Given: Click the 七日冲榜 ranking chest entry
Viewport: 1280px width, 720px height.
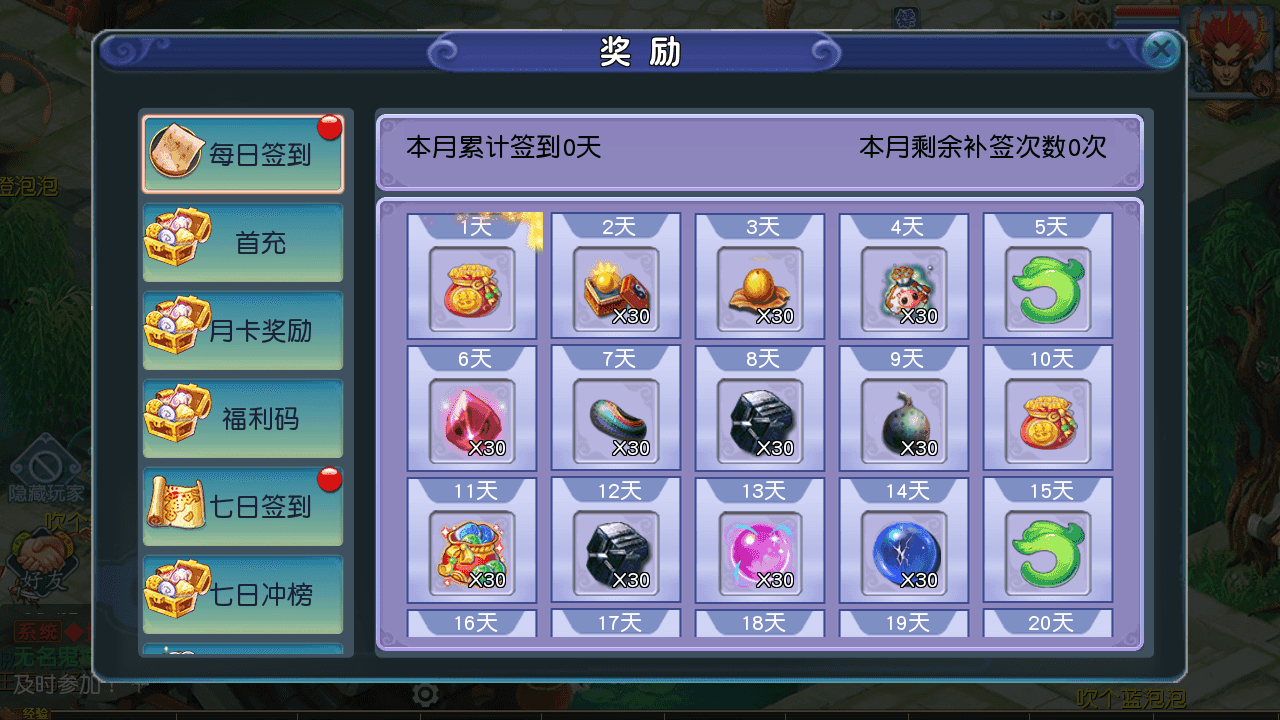Looking at the screenshot, I should (x=242, y=594).
